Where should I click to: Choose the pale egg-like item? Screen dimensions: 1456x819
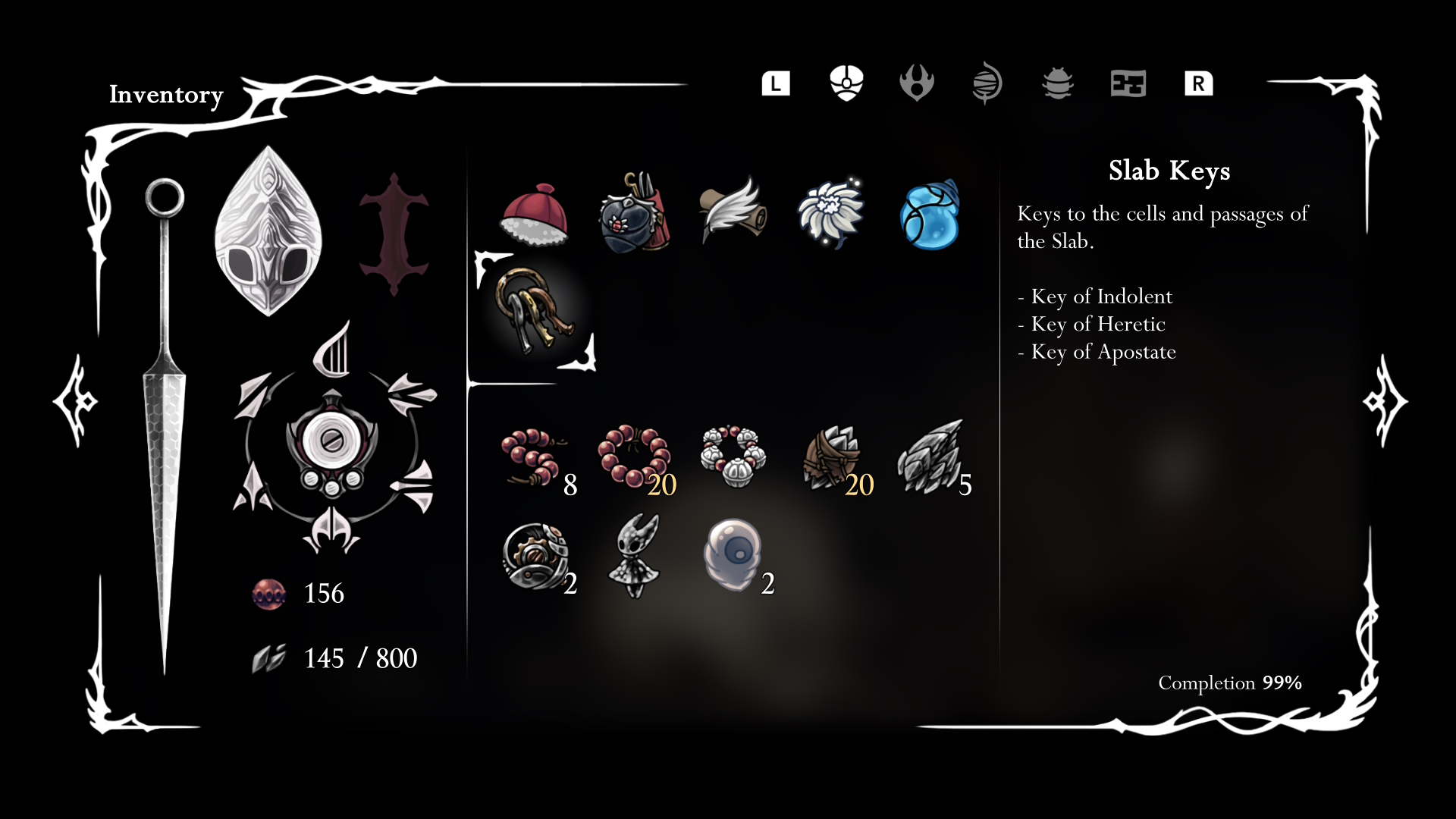pyautogui.click(x=732, y=554)
